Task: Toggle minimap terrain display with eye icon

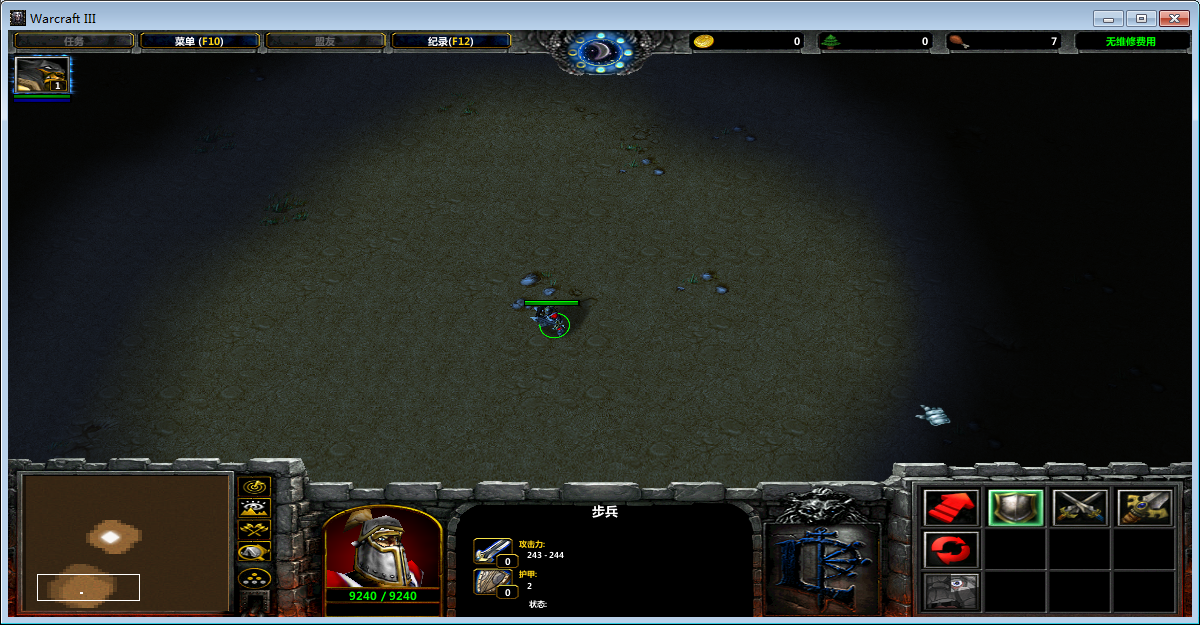Action: pyautogui.click(x=255, y=507)
